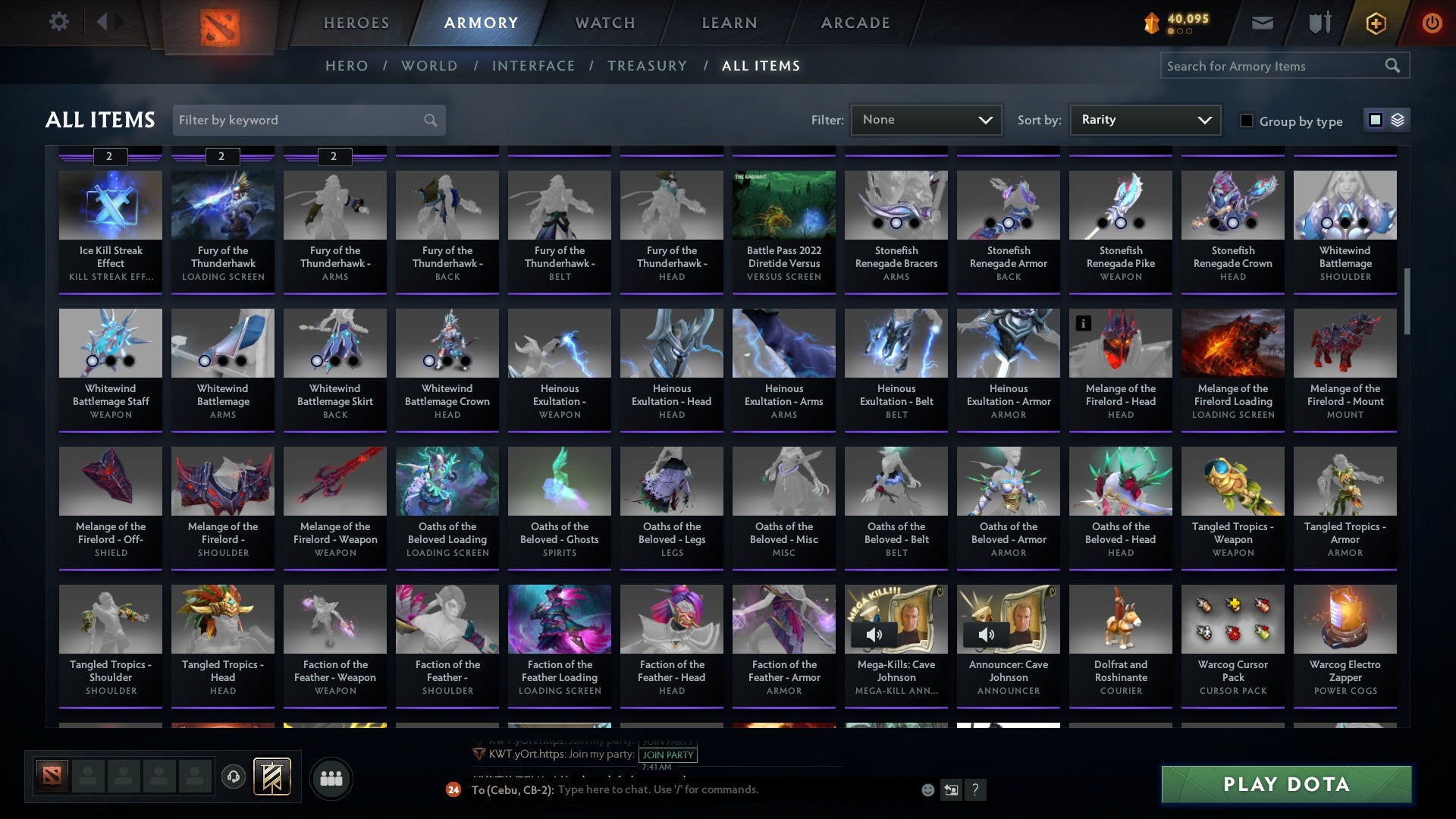The height and width of the screenshot is (819, 1456).
Task: Click the emoticon icon in the chat bar
Action: [x=927, y=789]
